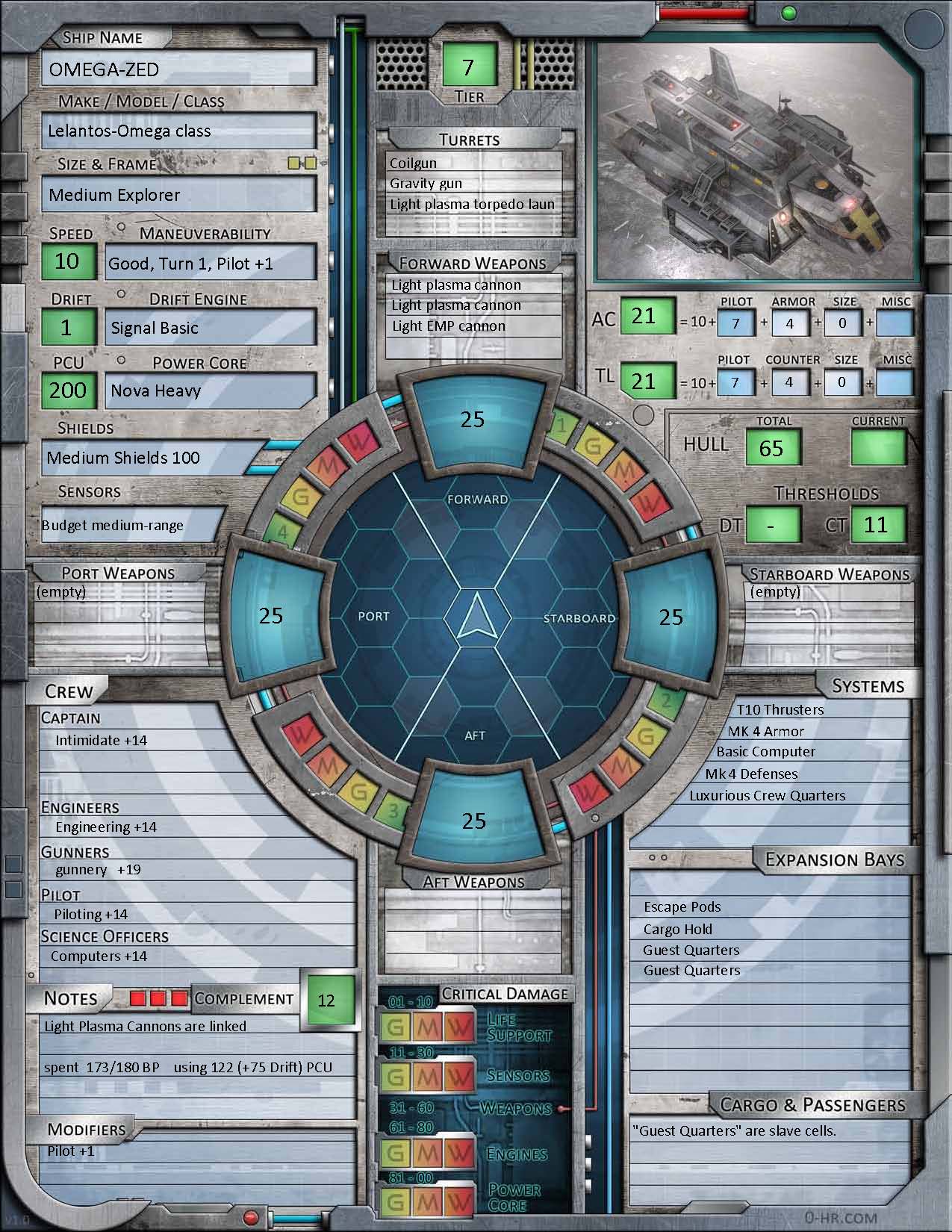Select the hull total box showing 65
952x1232 pixels.
(x=771, y=448)
